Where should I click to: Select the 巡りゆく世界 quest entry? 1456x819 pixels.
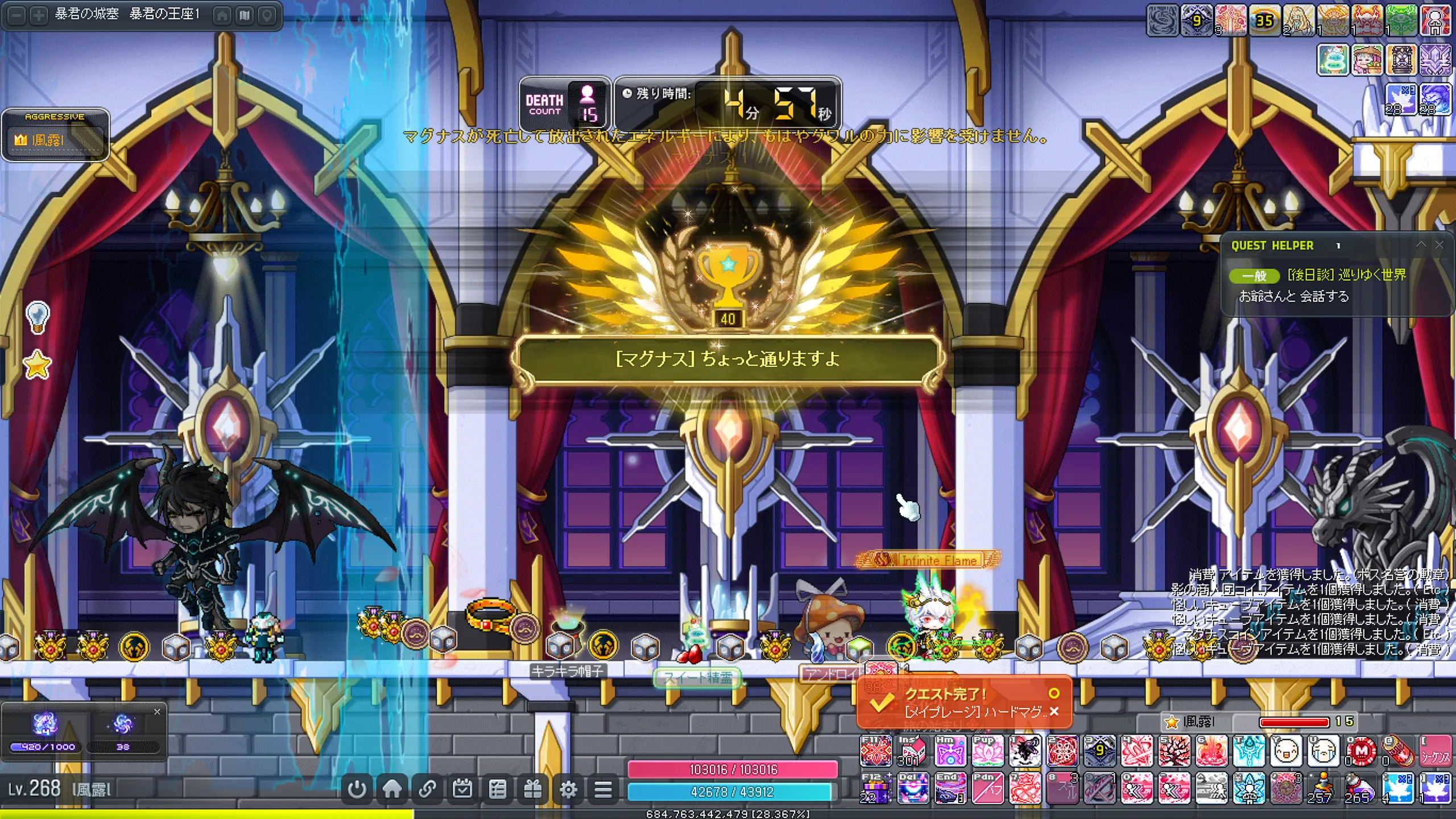[1346, 275]
